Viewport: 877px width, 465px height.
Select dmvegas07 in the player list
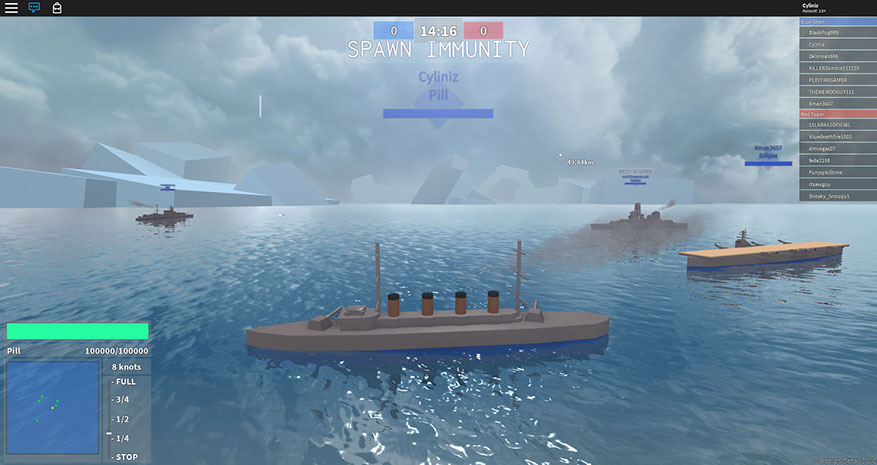pos(837,148)
